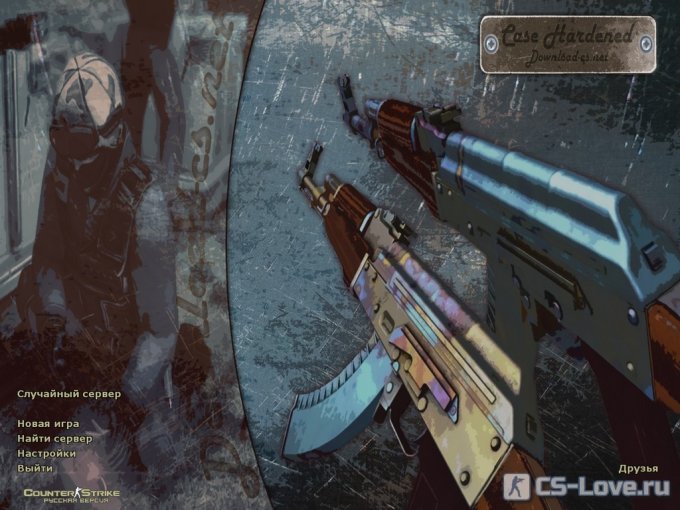The image size is (680, 510).
Task: Open the Друзья friends list
Action: pyautogui.click(x=637, y=468)
